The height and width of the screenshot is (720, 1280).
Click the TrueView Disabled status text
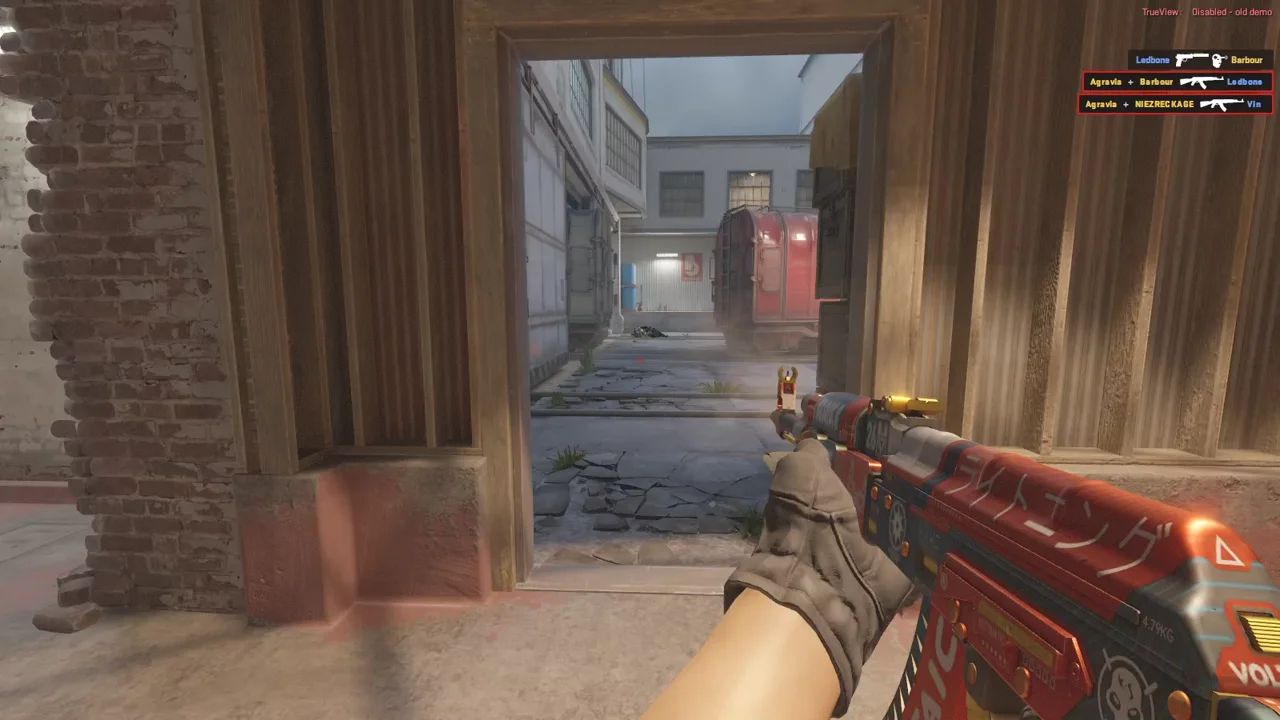click(1205, 11)
